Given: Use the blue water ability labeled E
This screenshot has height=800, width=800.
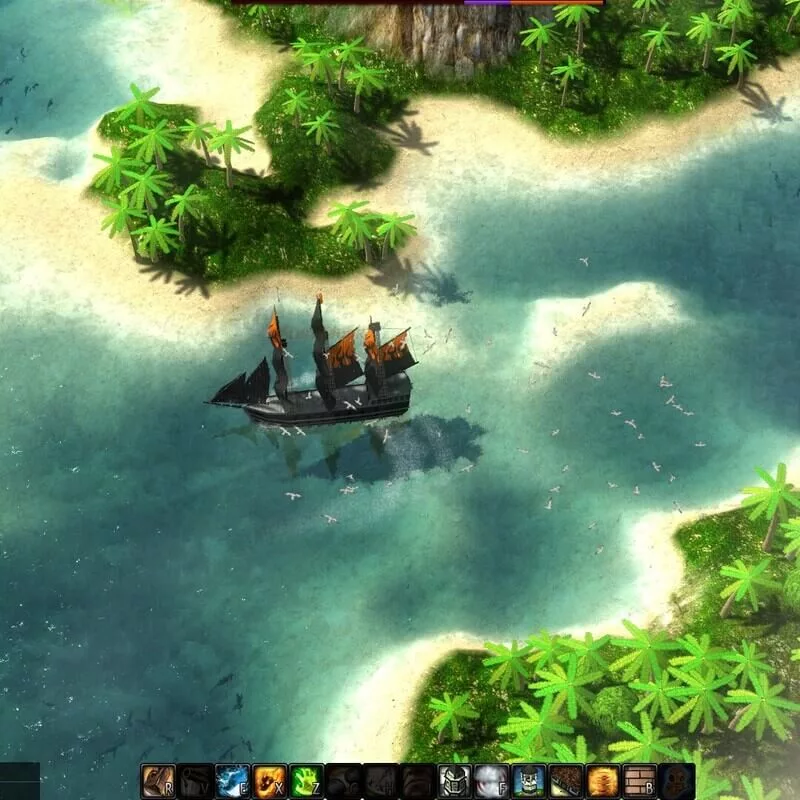Looking at the screenshot, I should [232, 781].
